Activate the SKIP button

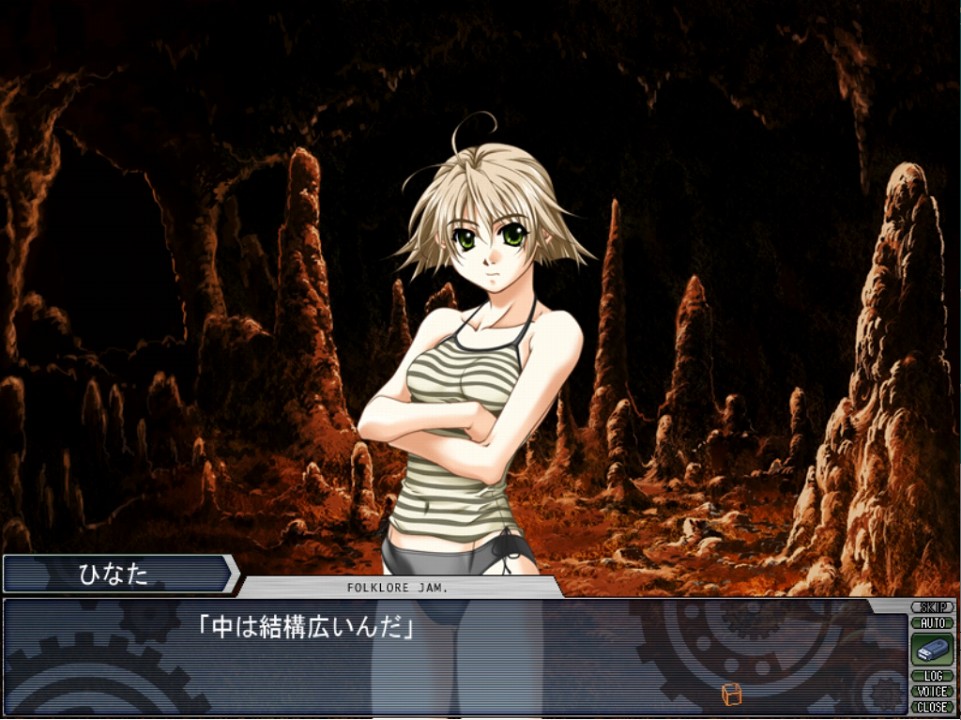(932, 607)
